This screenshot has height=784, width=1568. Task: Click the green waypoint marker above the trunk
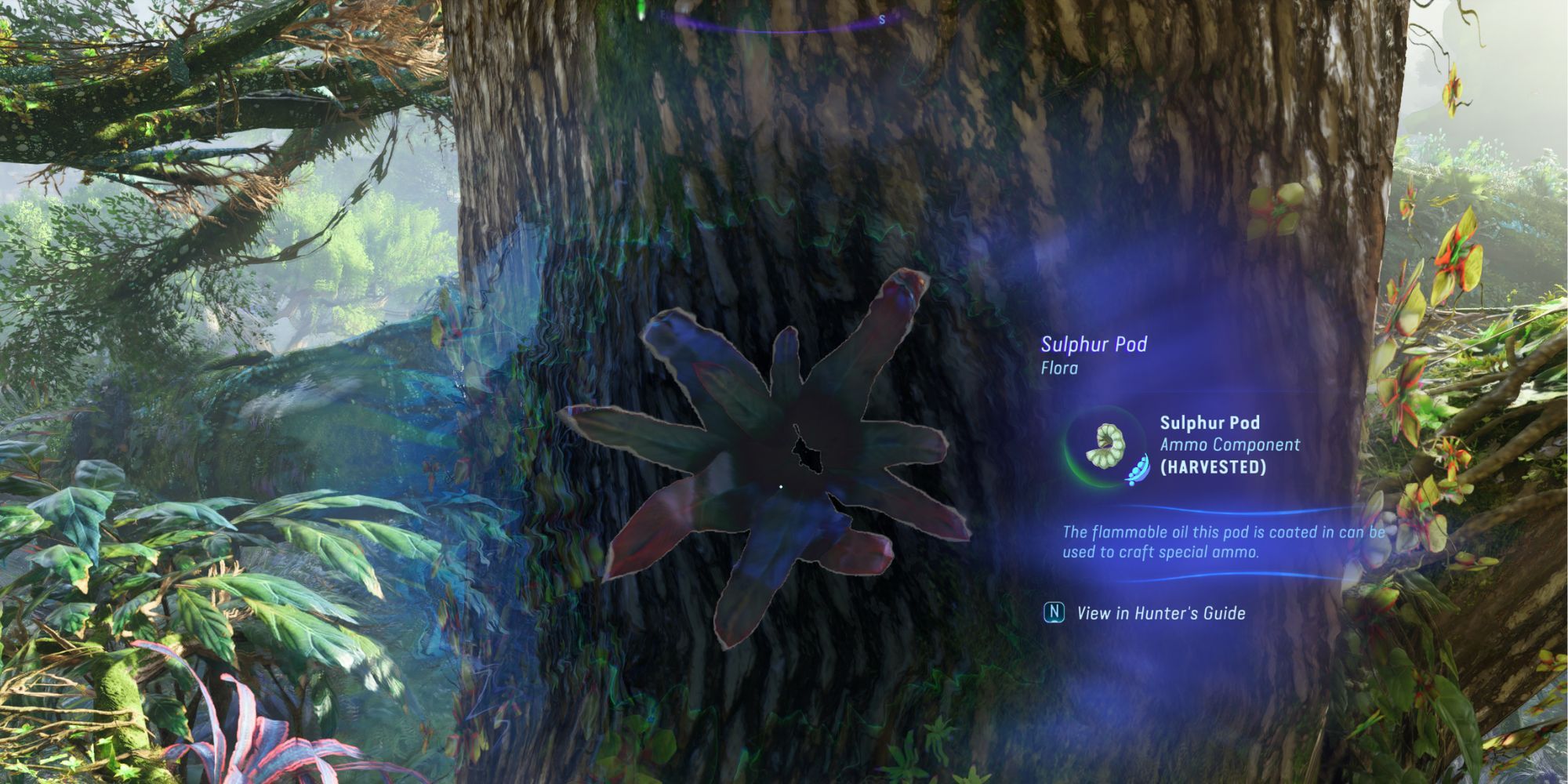point(641,9)
